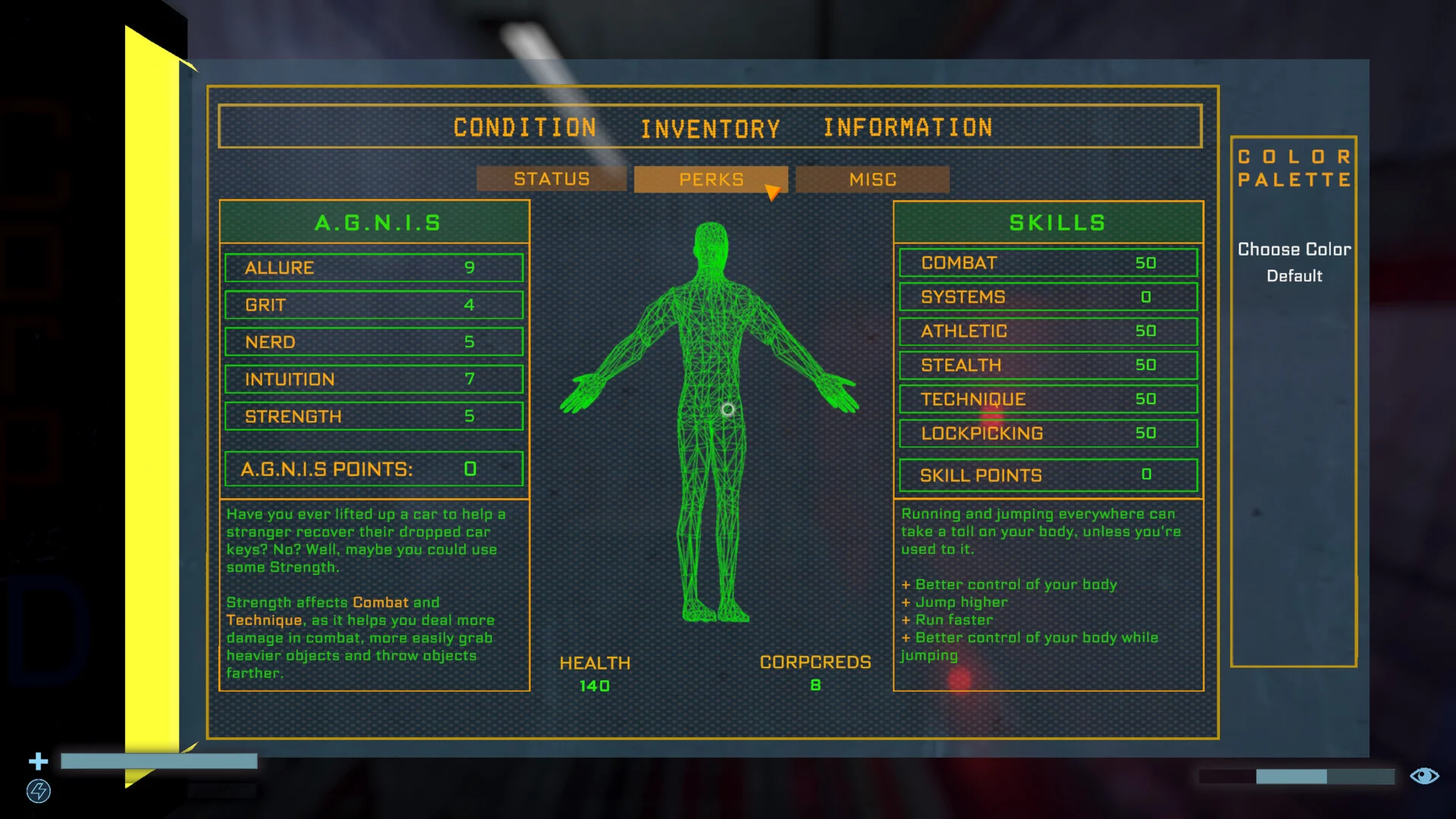Image resolution: width=1456 pixels, height=819 pixels.
Task: Select the Status sub-tab
Action: [551, 179]
